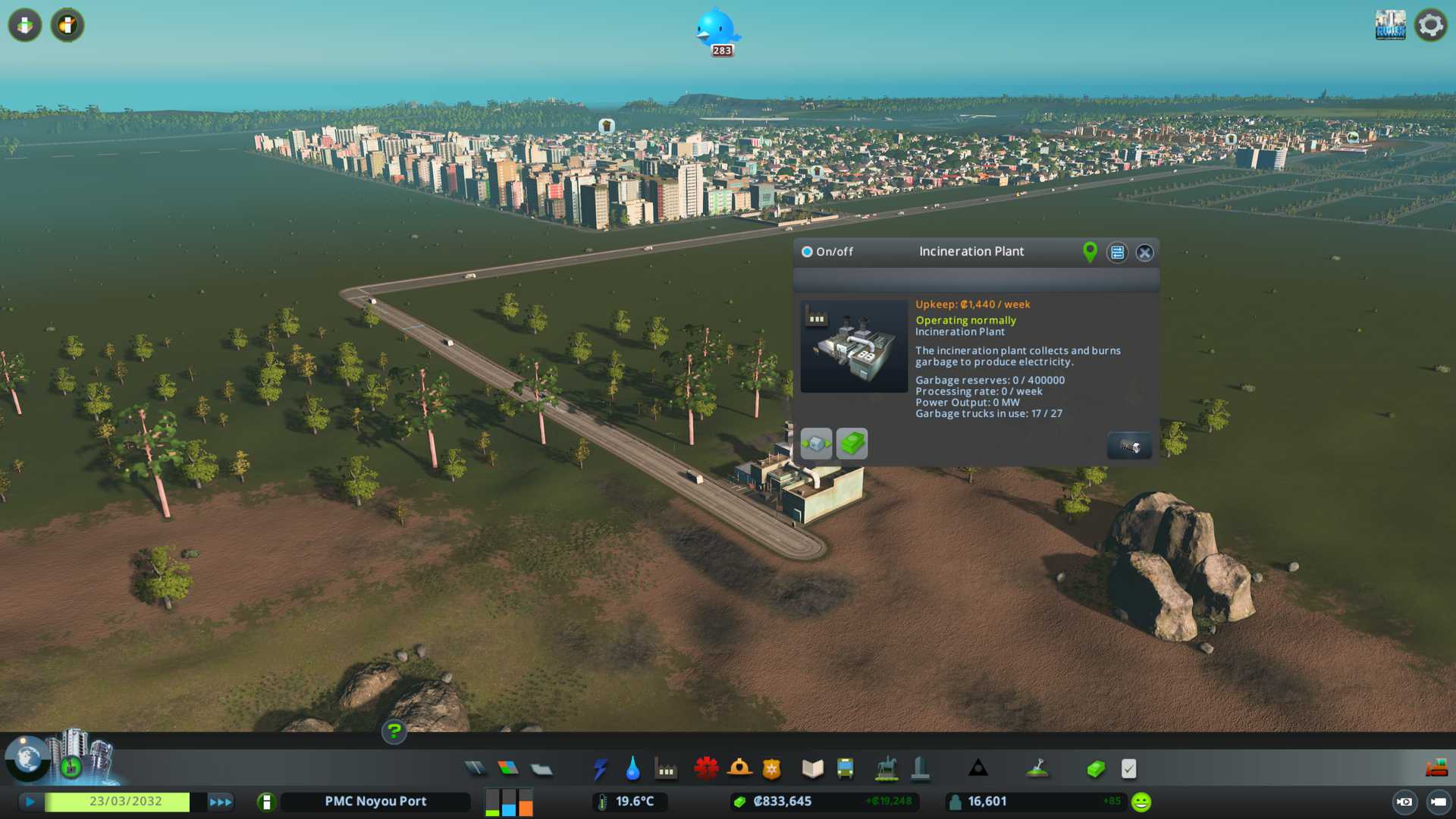Viewport: 1456px width, 819px height.
Task: Open the Policies checklist panel
Action: click(x=1128, y=769)
